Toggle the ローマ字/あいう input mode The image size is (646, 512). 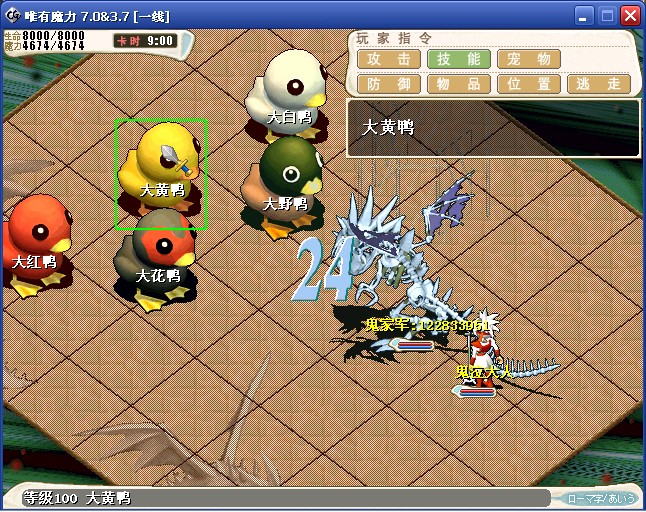pyautogui.click(x=601, y=498)
